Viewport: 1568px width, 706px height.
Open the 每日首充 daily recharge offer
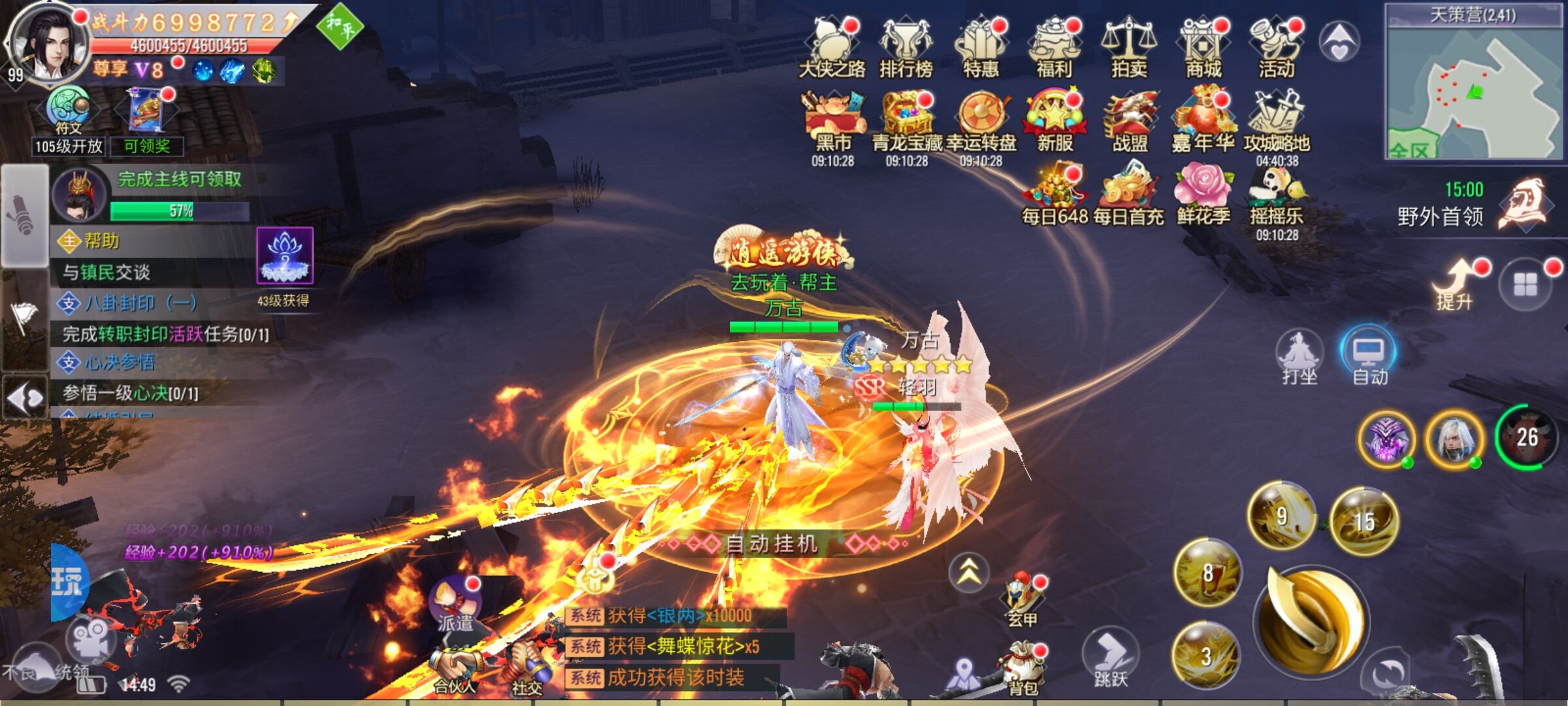click(x=1128, y=196)
